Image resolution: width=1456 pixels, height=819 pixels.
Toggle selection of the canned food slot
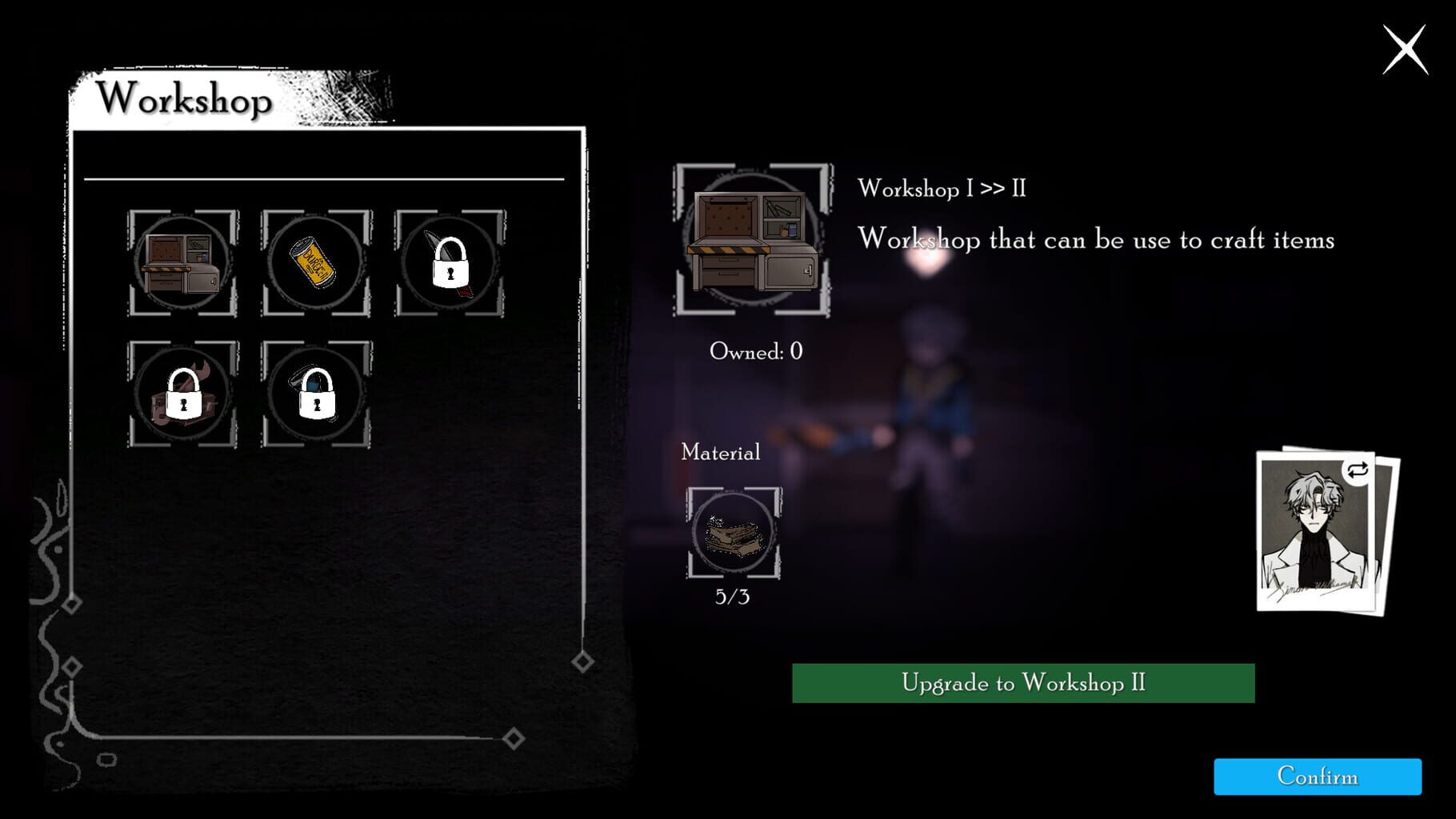pyautogui.click(x=315, y=264)
